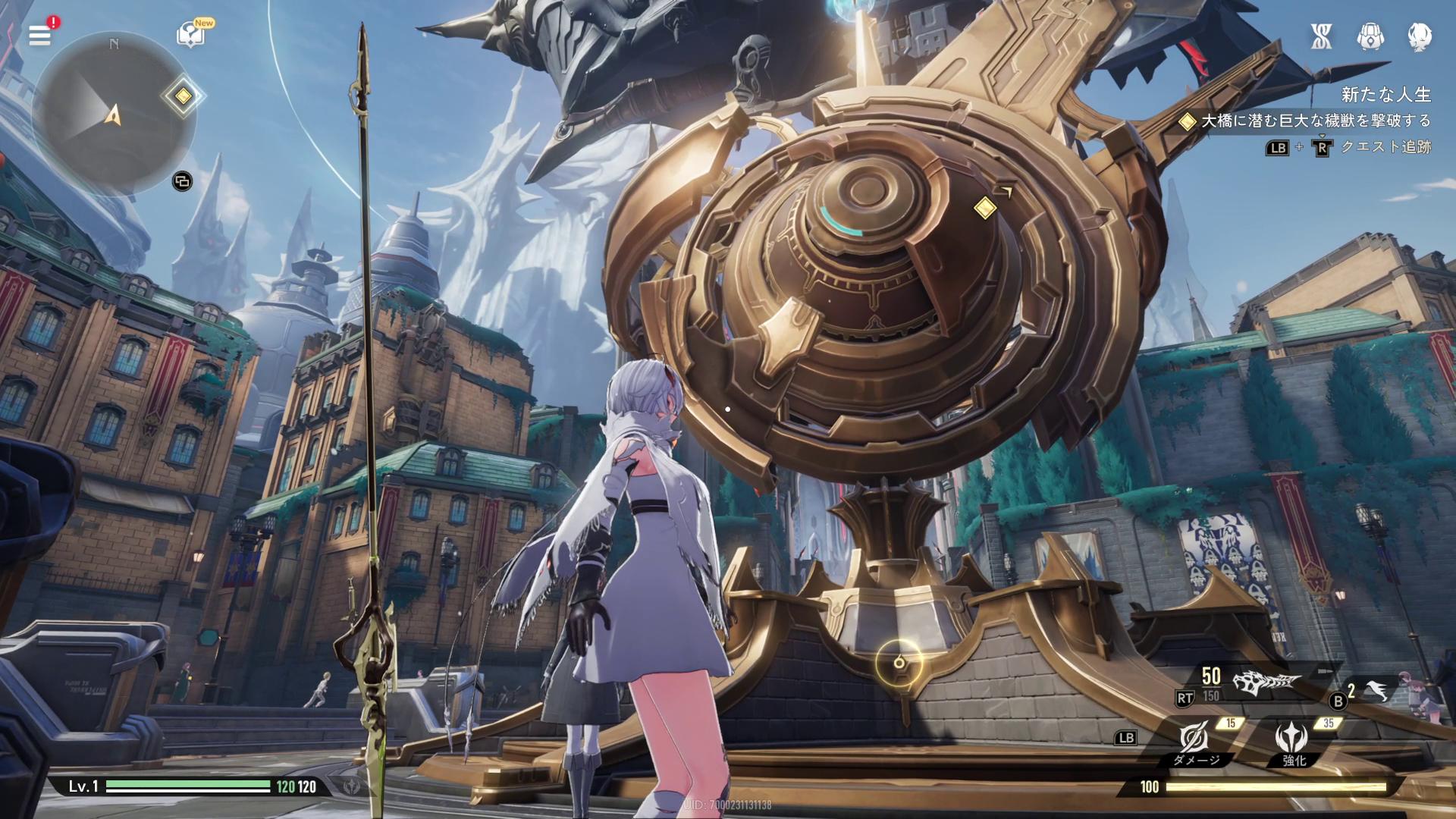Open the guide book marked New
This screenshot has width=1456, height=819.
190,35
